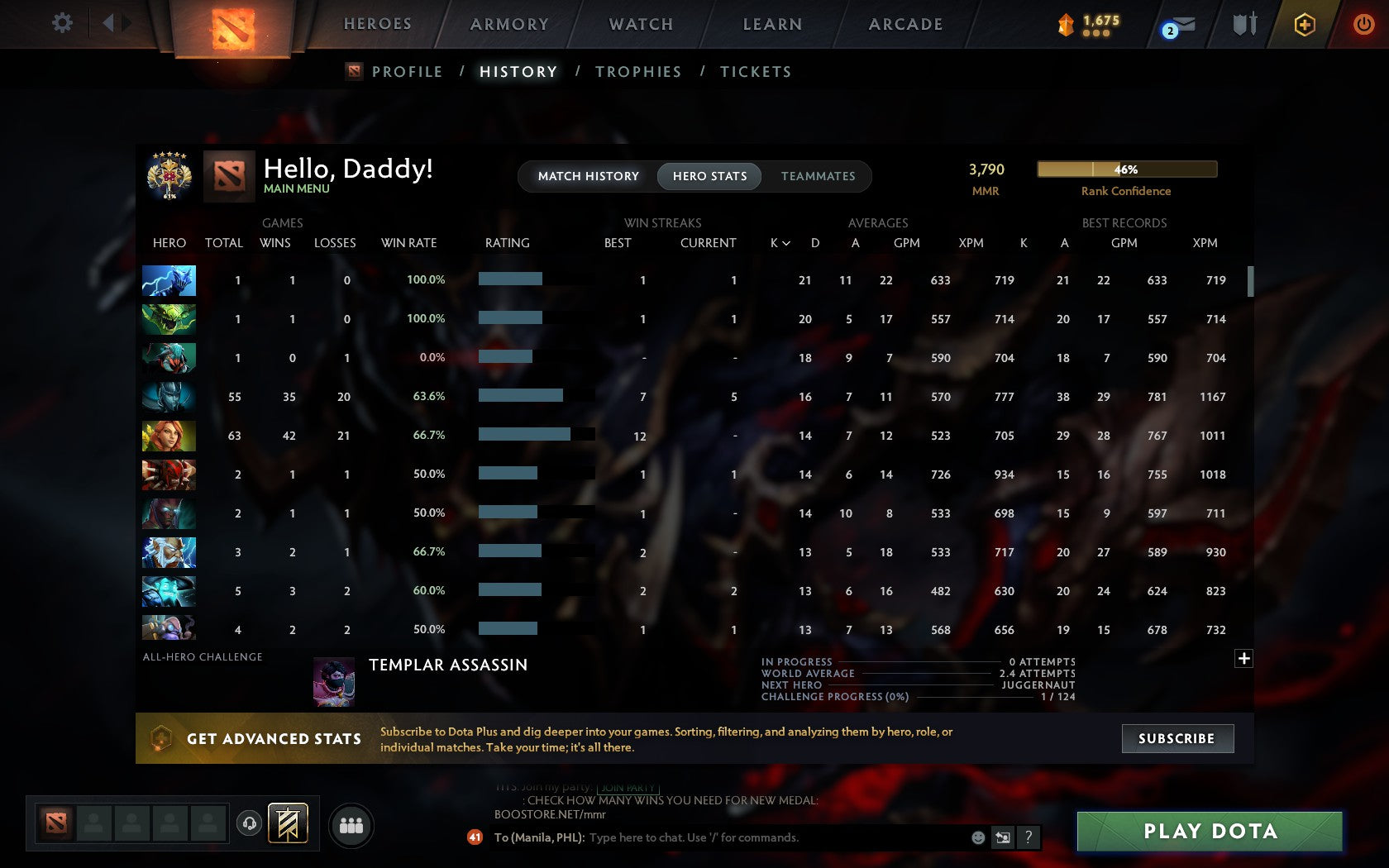Open the ARCADE menu

tap(905, 24)
